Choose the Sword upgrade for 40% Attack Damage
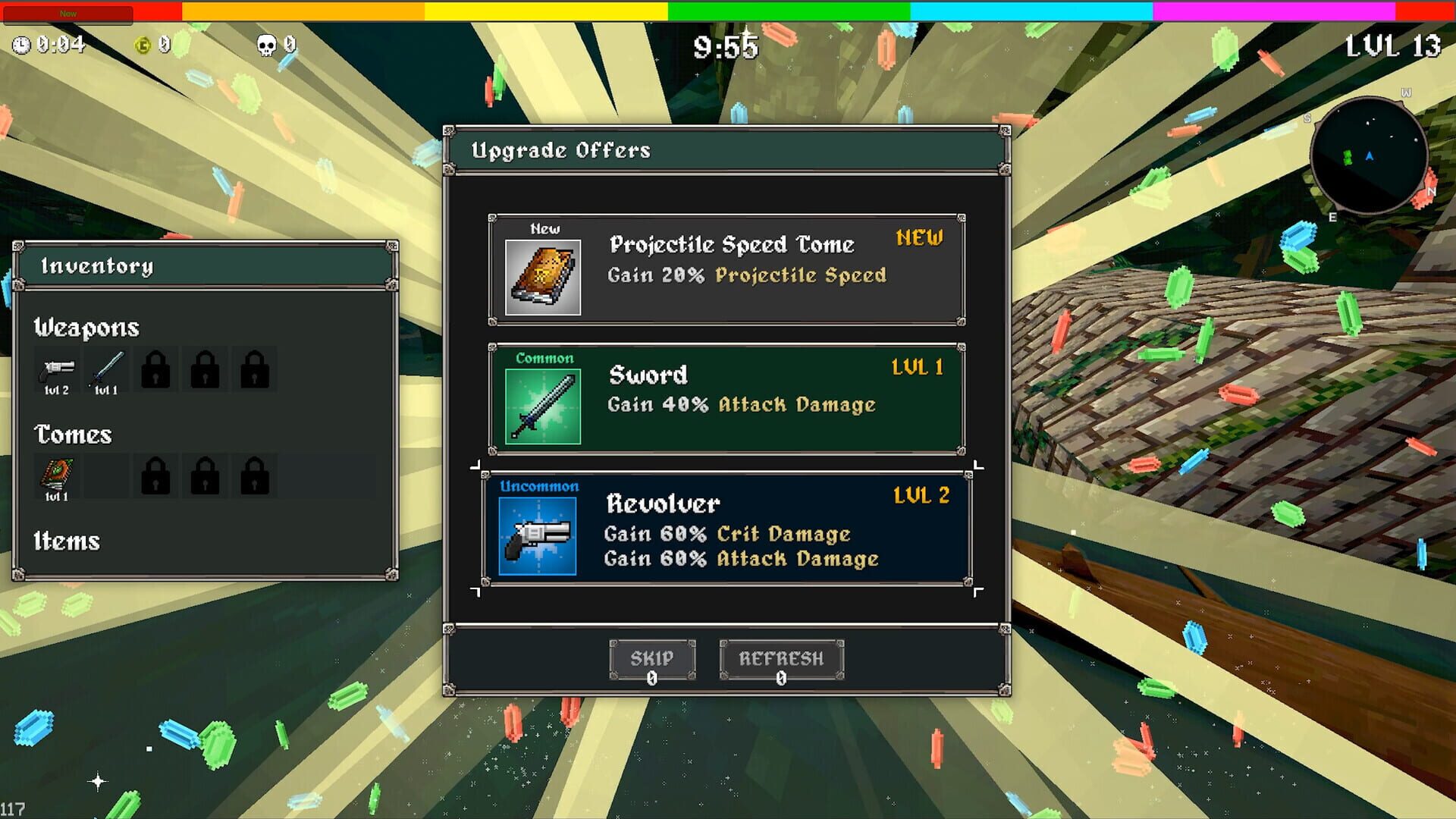Viewport: 1456px width, 819px height. coord(724,396)
